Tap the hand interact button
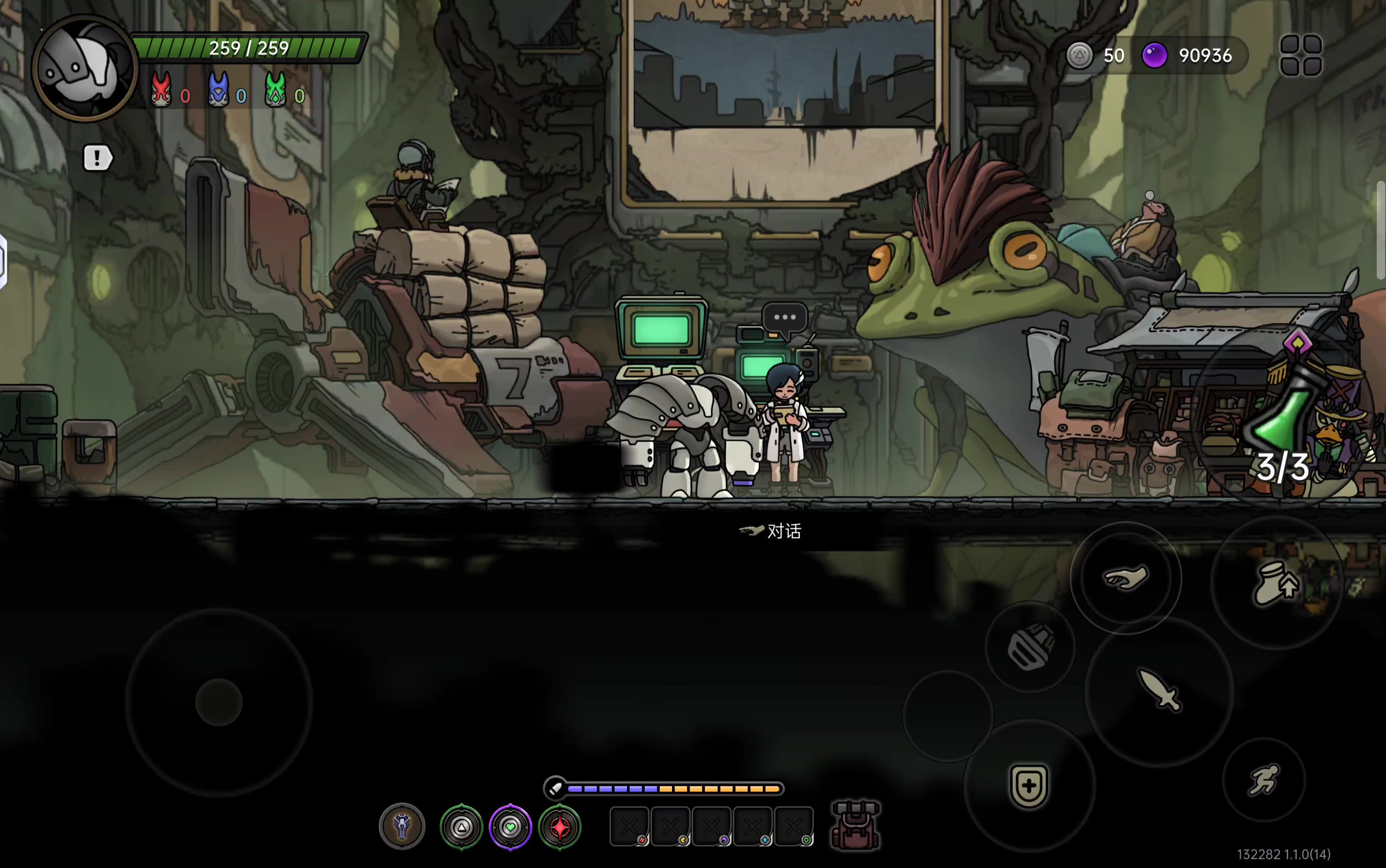The width and height of the screenshot is (1386, 868). [1125, 578]
